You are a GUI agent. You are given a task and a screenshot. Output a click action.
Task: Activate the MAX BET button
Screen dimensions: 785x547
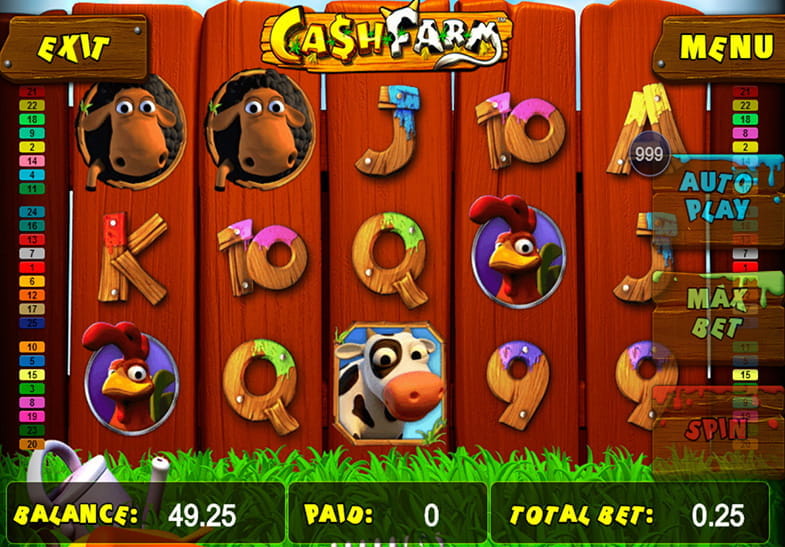click(716, 313)
